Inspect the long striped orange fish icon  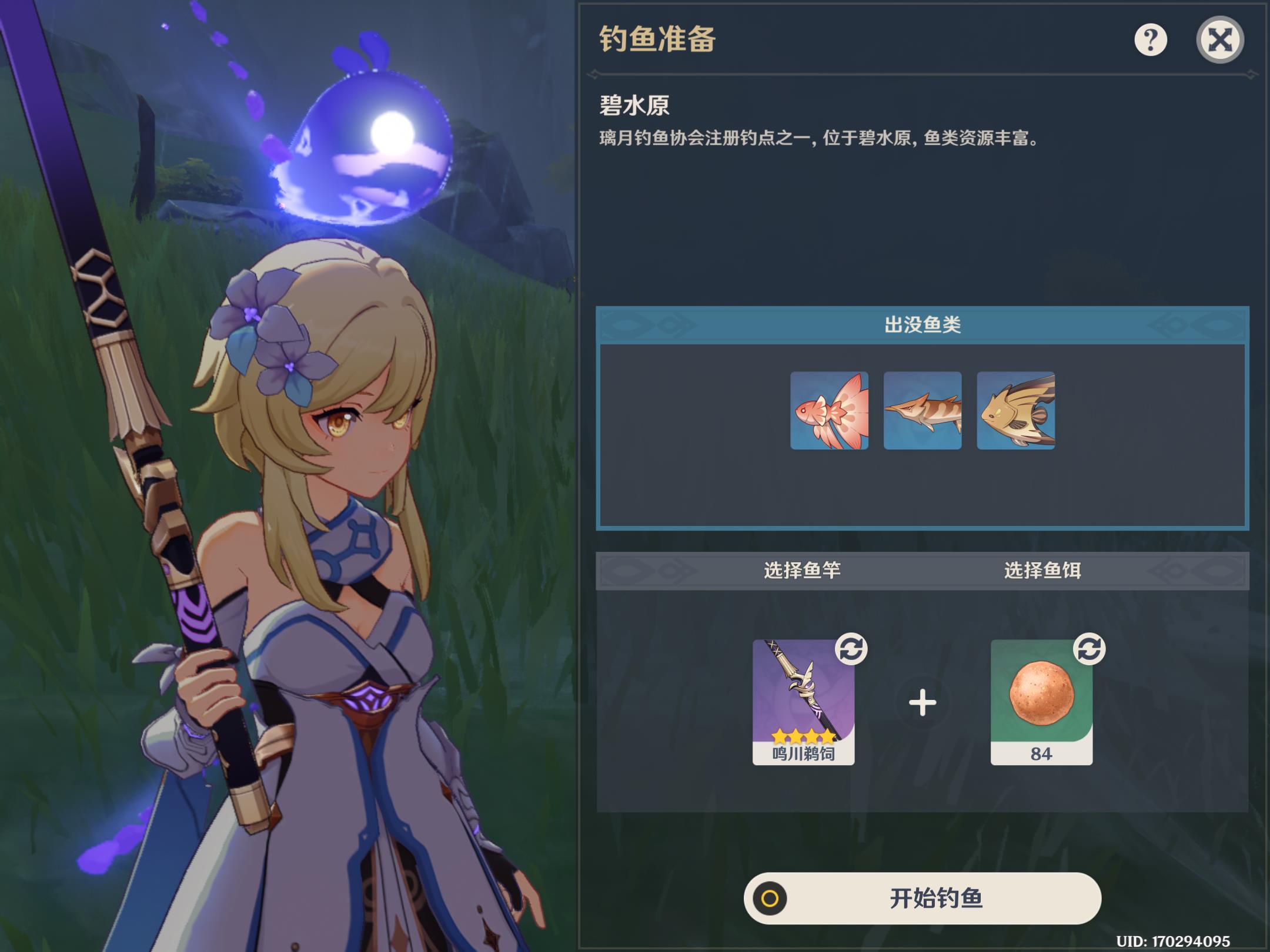click(x=923, y=411)
